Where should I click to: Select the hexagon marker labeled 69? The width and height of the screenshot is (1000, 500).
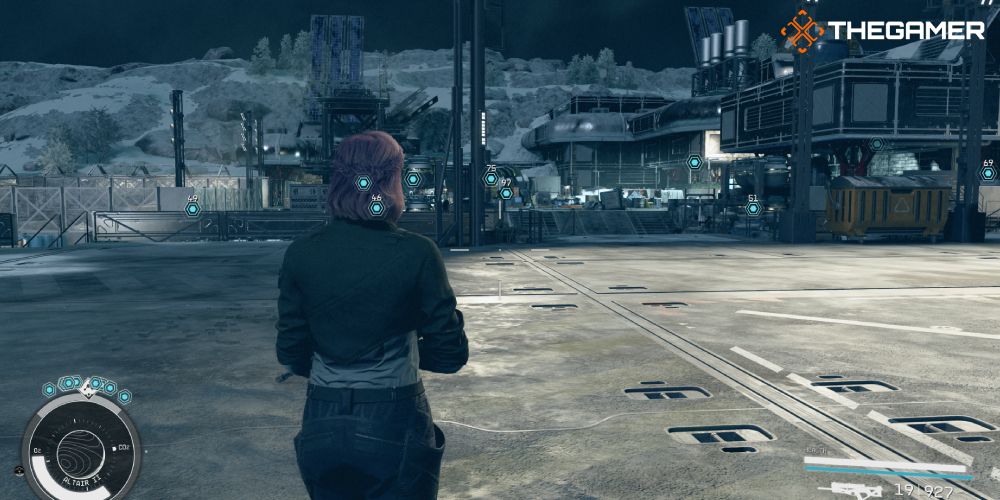988,173
